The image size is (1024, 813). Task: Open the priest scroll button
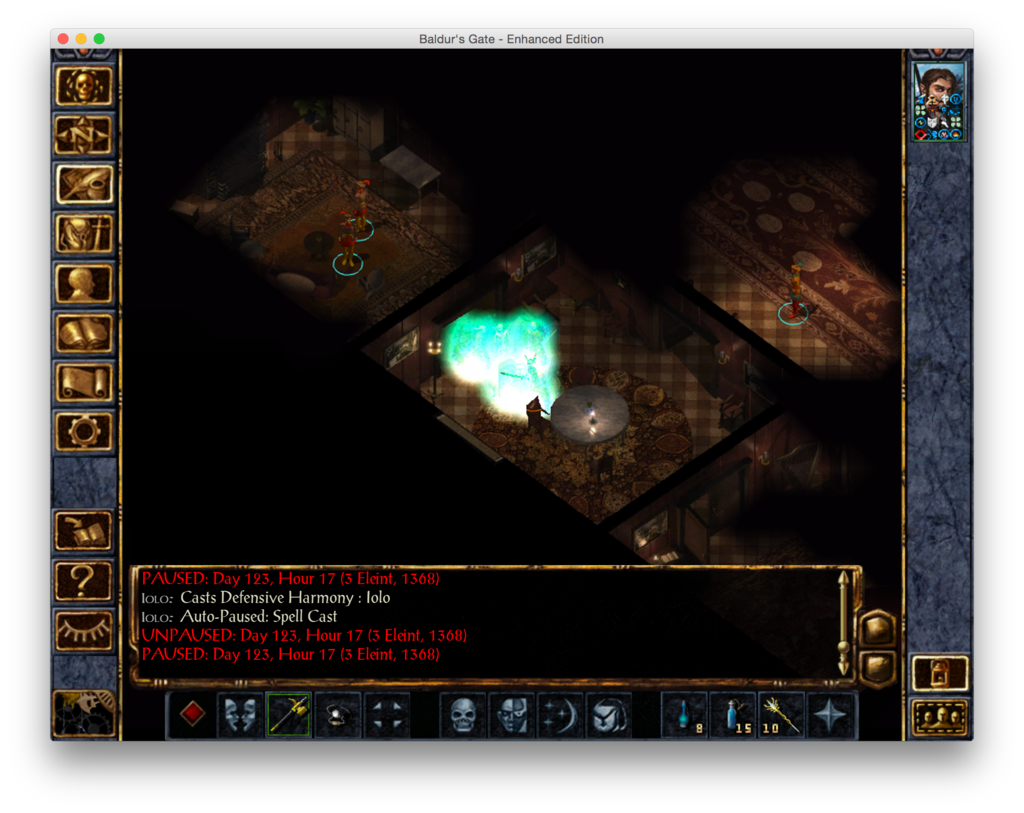(84, 381)
